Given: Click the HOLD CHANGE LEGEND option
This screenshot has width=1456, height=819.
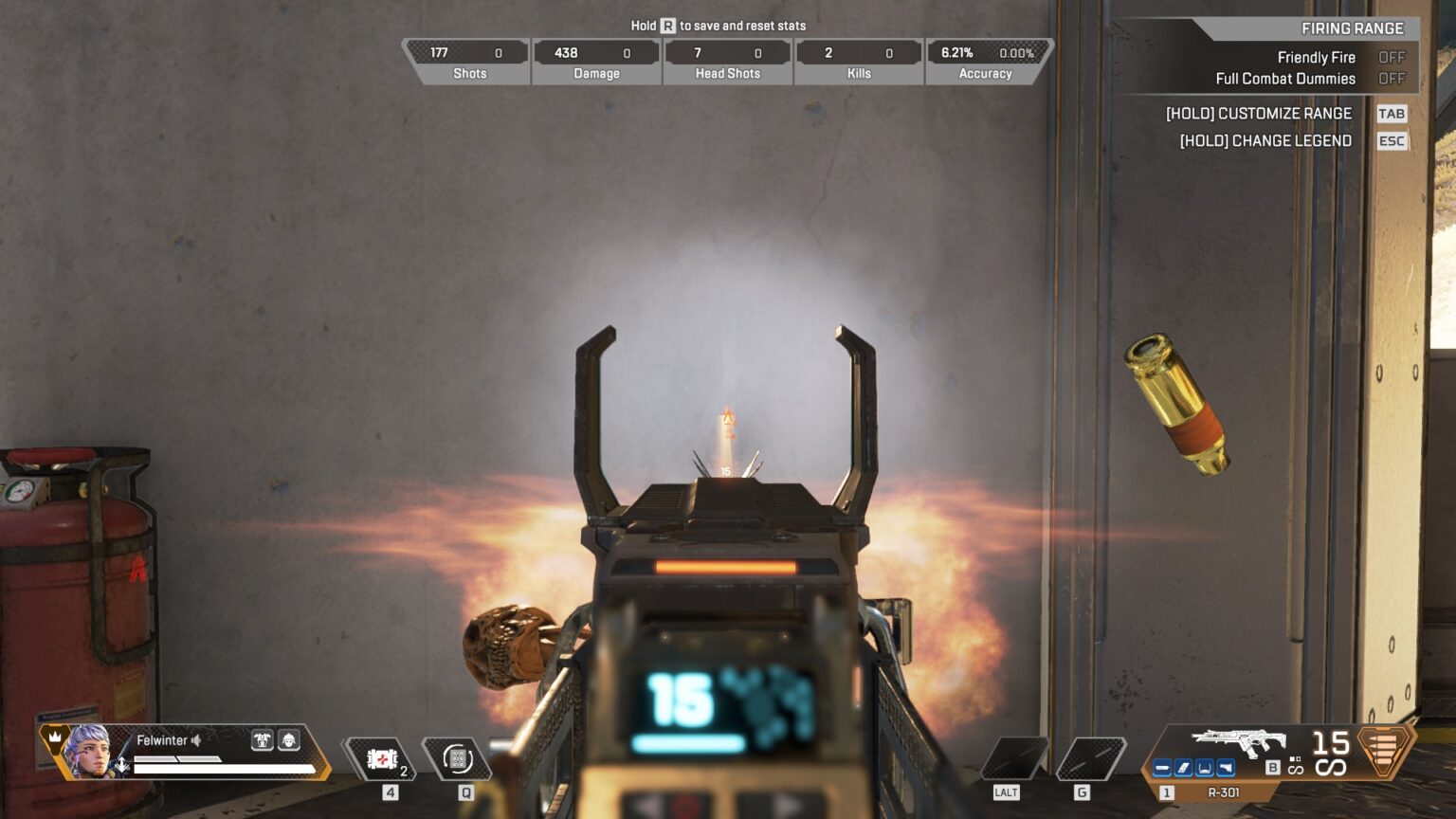Looking at the screenshot, I should [x=1265, y=140].
